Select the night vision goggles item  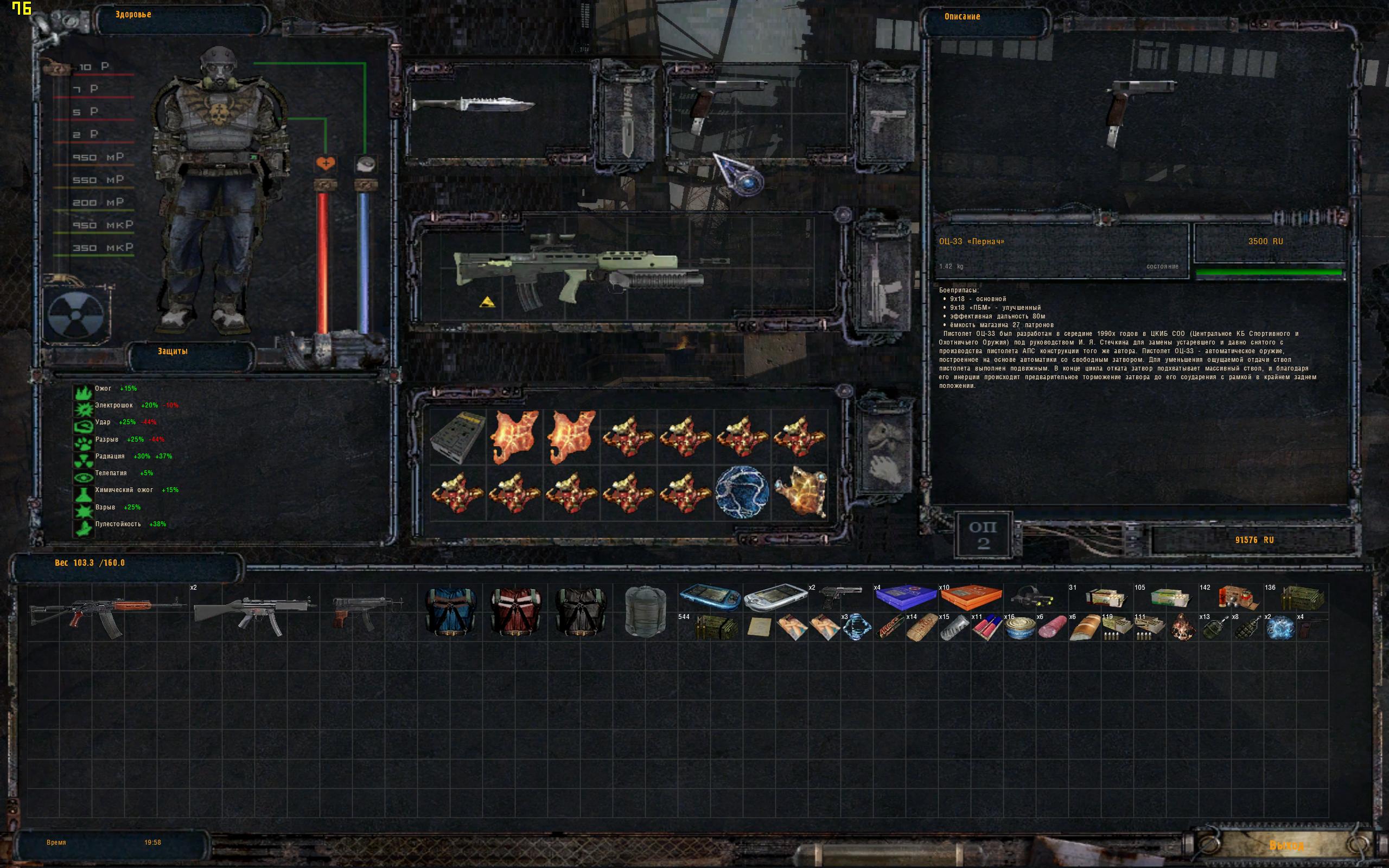(1034, 597)
